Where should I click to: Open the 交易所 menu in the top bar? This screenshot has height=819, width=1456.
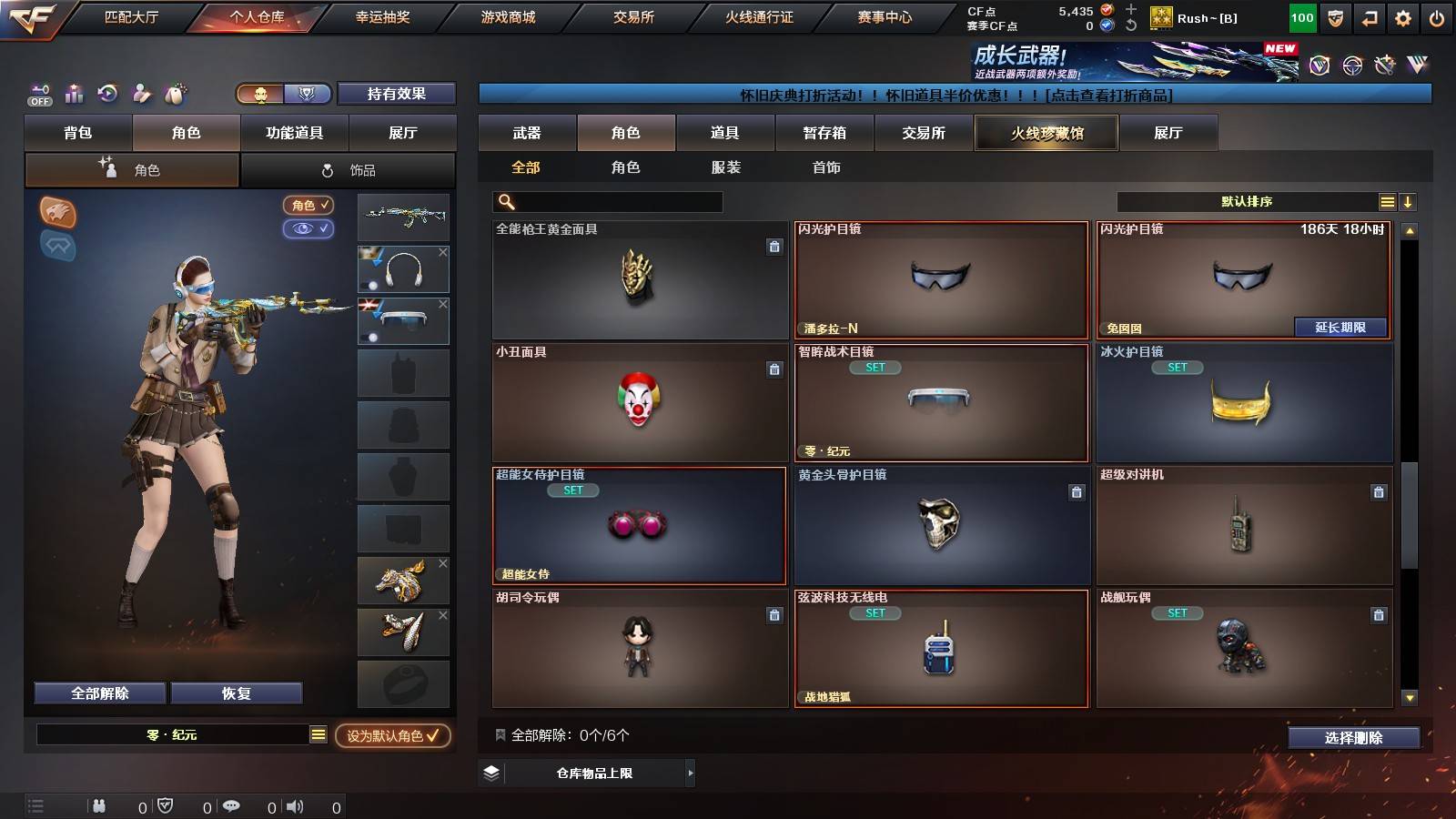636,16
